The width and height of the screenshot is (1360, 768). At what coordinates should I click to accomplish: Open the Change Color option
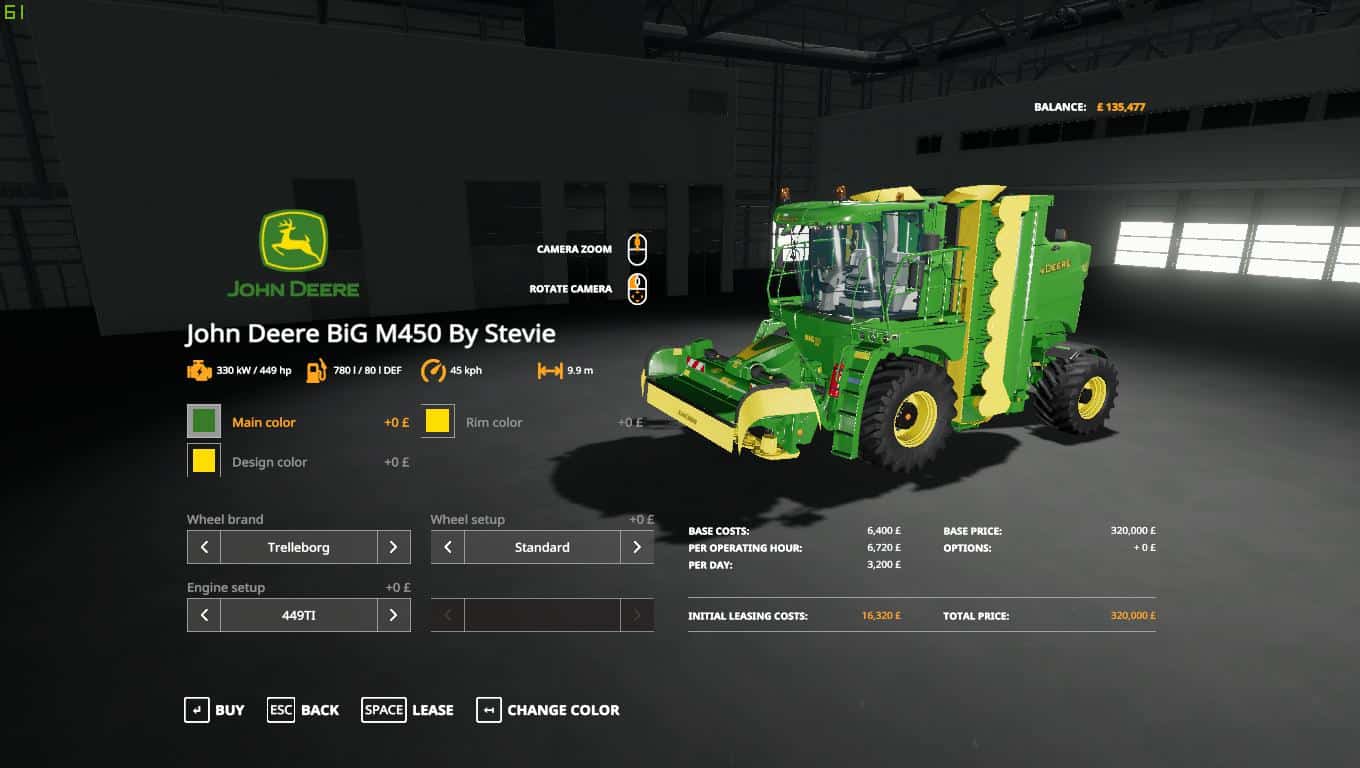pyautogui.click(x=548, y=710)
